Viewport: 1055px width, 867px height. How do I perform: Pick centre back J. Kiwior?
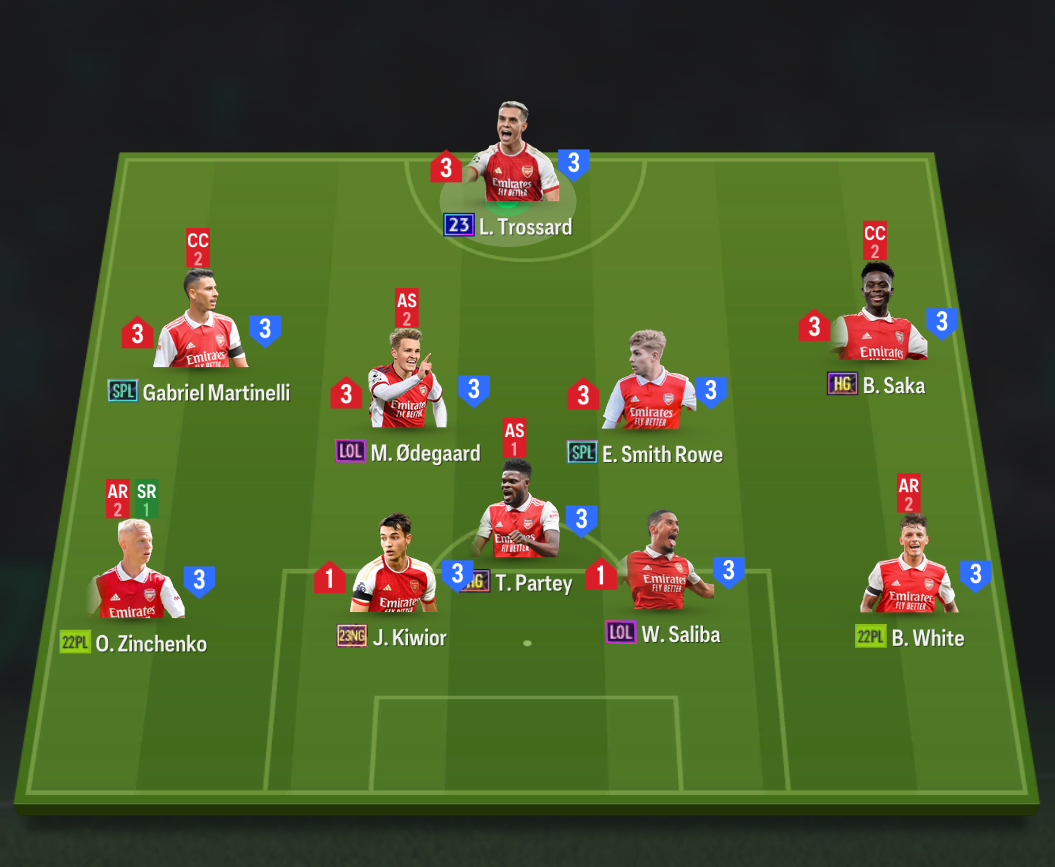[394, 568]
